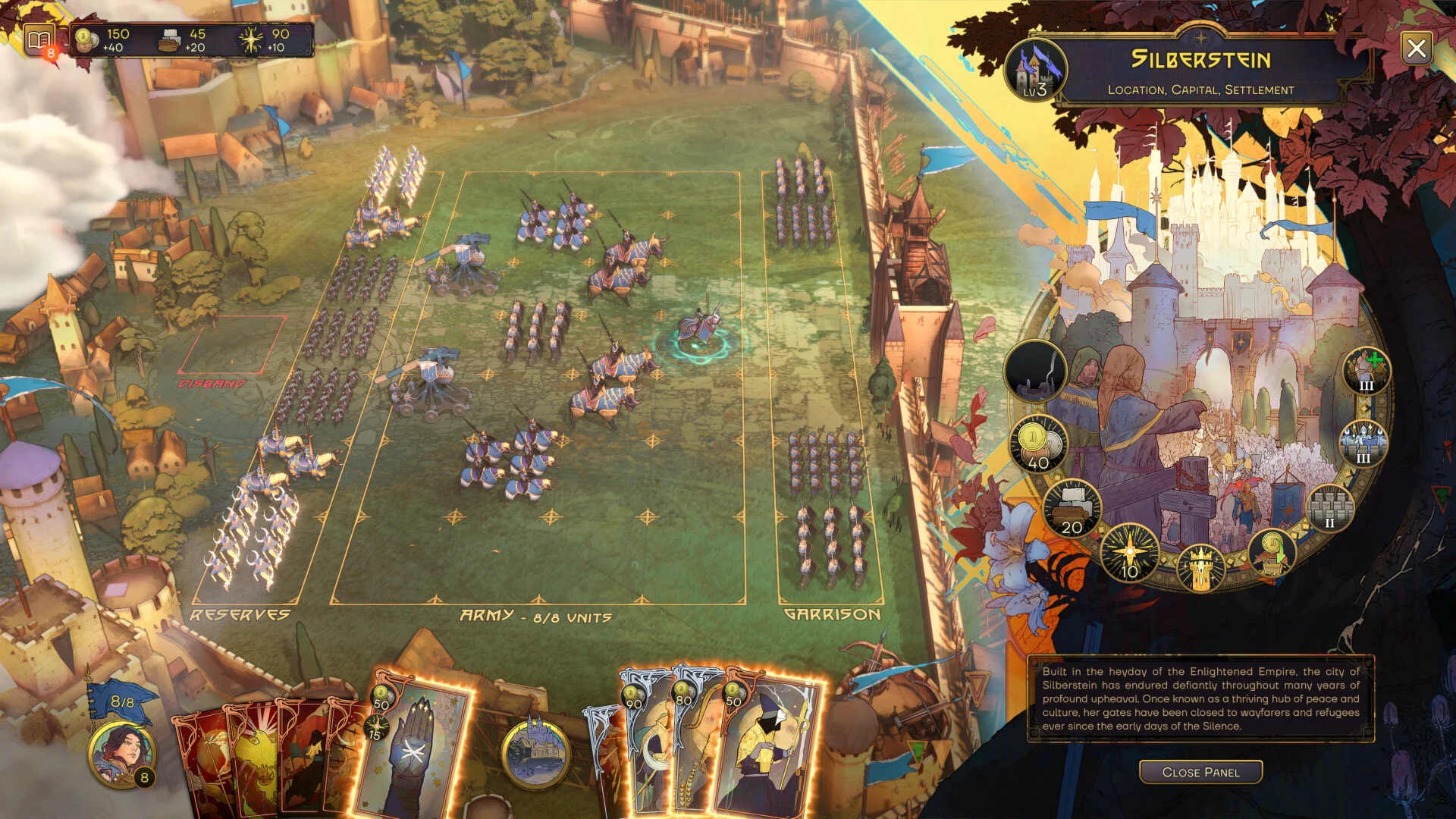Select the coin chest tribute icon
Screen dimensions: 1456x819
[1272, 554]
